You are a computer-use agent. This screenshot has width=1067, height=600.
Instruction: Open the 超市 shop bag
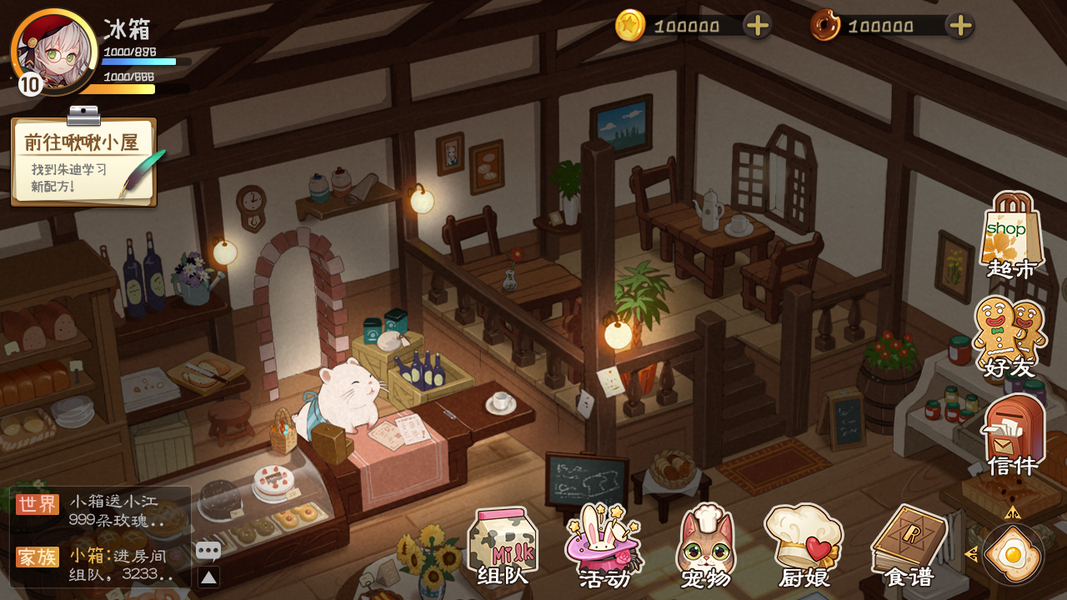pyautogui.click(x=1012, y=236)
